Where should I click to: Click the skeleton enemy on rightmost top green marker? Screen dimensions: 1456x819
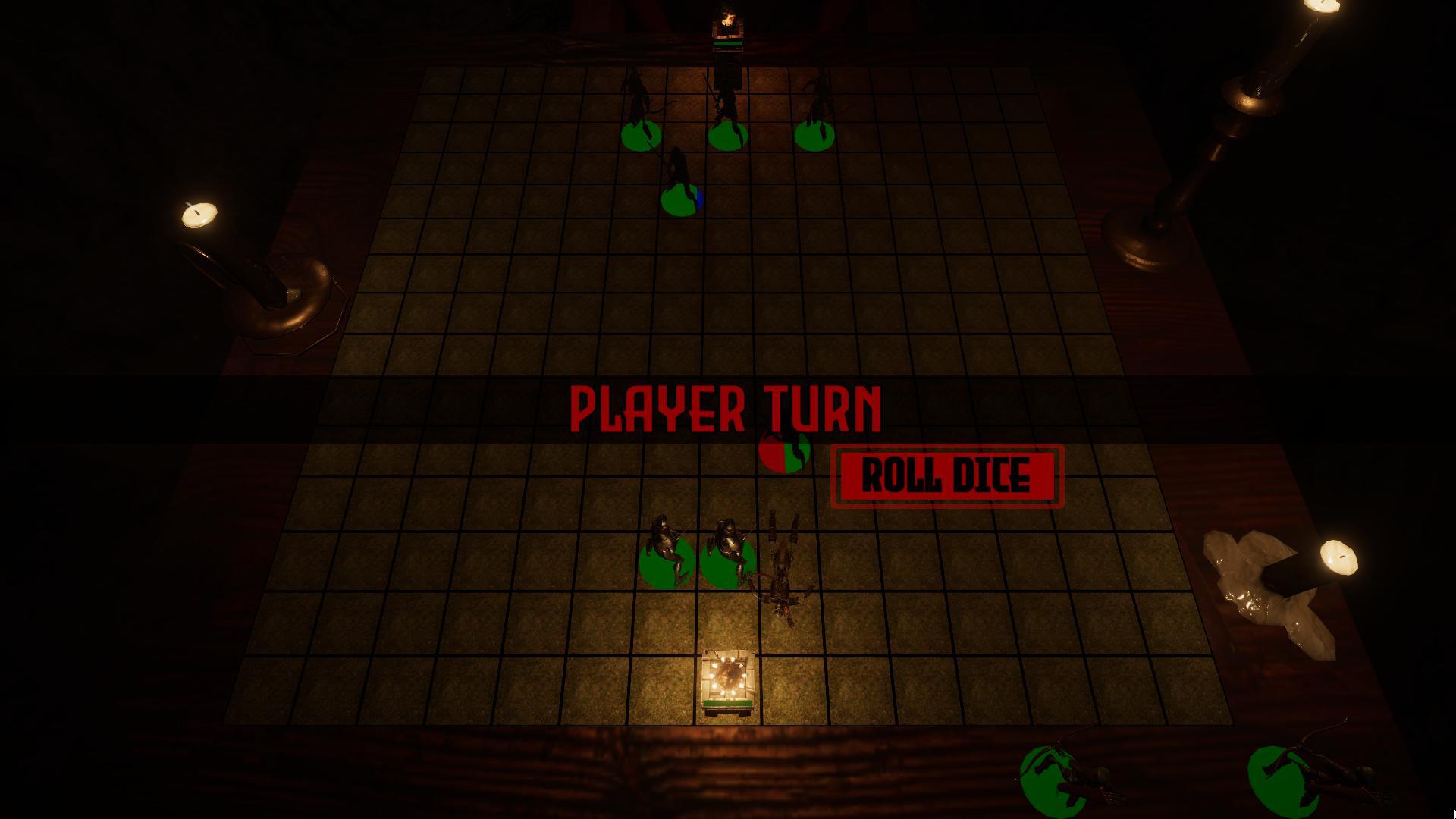815,118
